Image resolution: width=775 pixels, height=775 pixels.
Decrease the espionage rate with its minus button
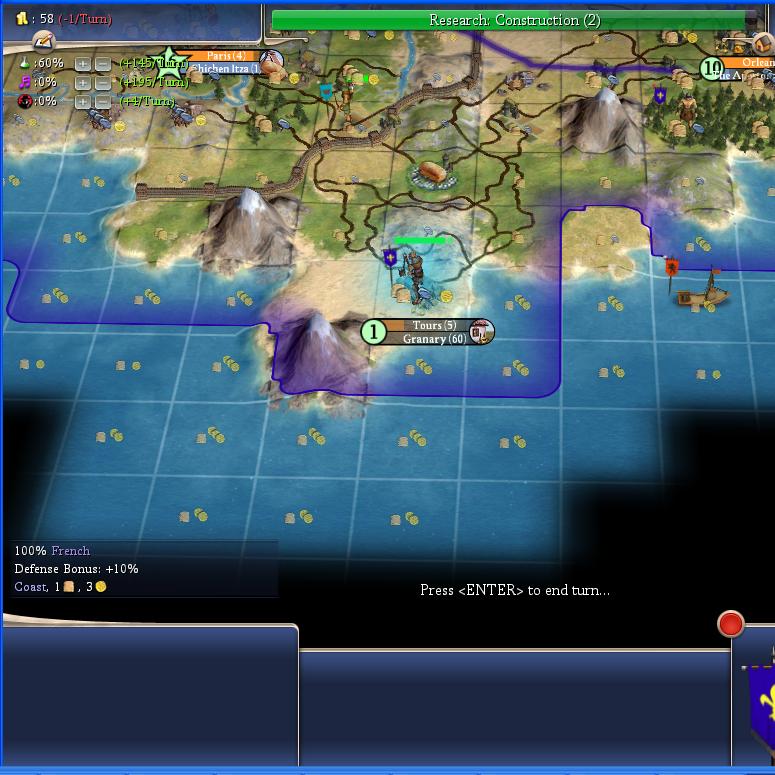pyautogui.click(x=102, y=101)
